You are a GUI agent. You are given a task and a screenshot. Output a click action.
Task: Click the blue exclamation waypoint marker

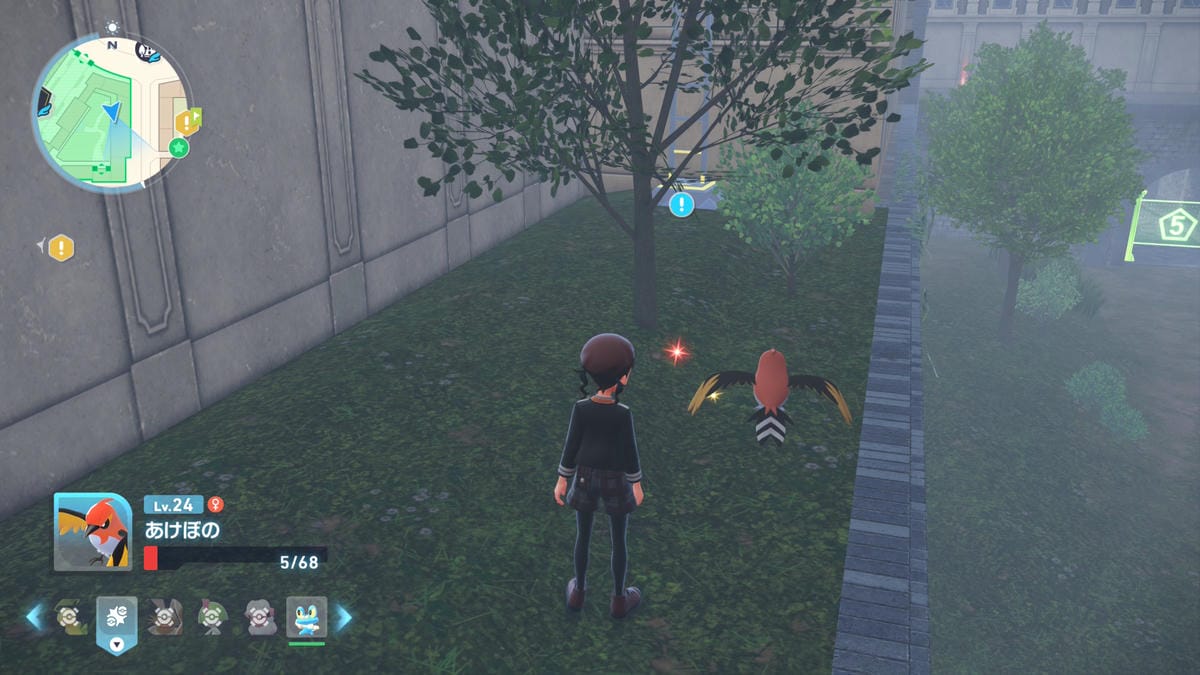point(682,205)
